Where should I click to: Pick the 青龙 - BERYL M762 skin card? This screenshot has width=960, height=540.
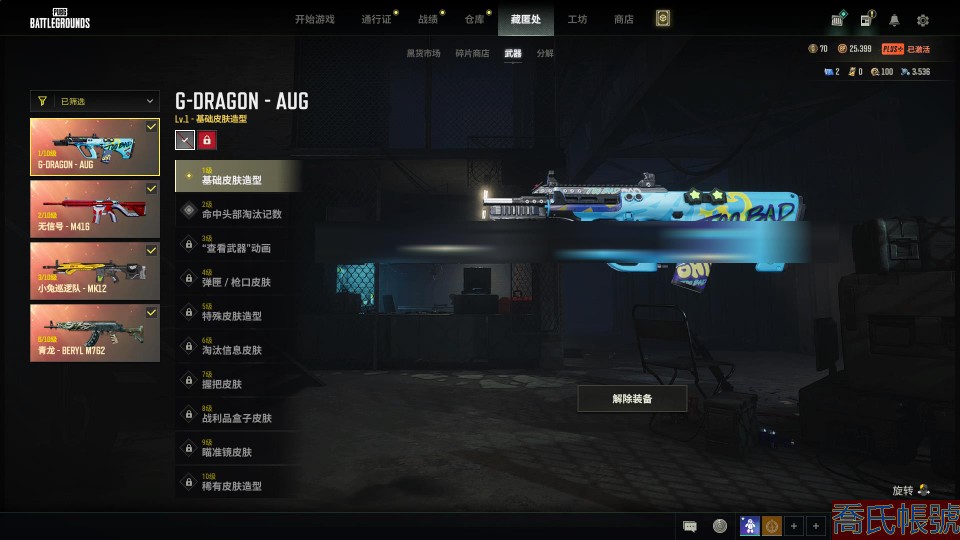tap(95, 332)
